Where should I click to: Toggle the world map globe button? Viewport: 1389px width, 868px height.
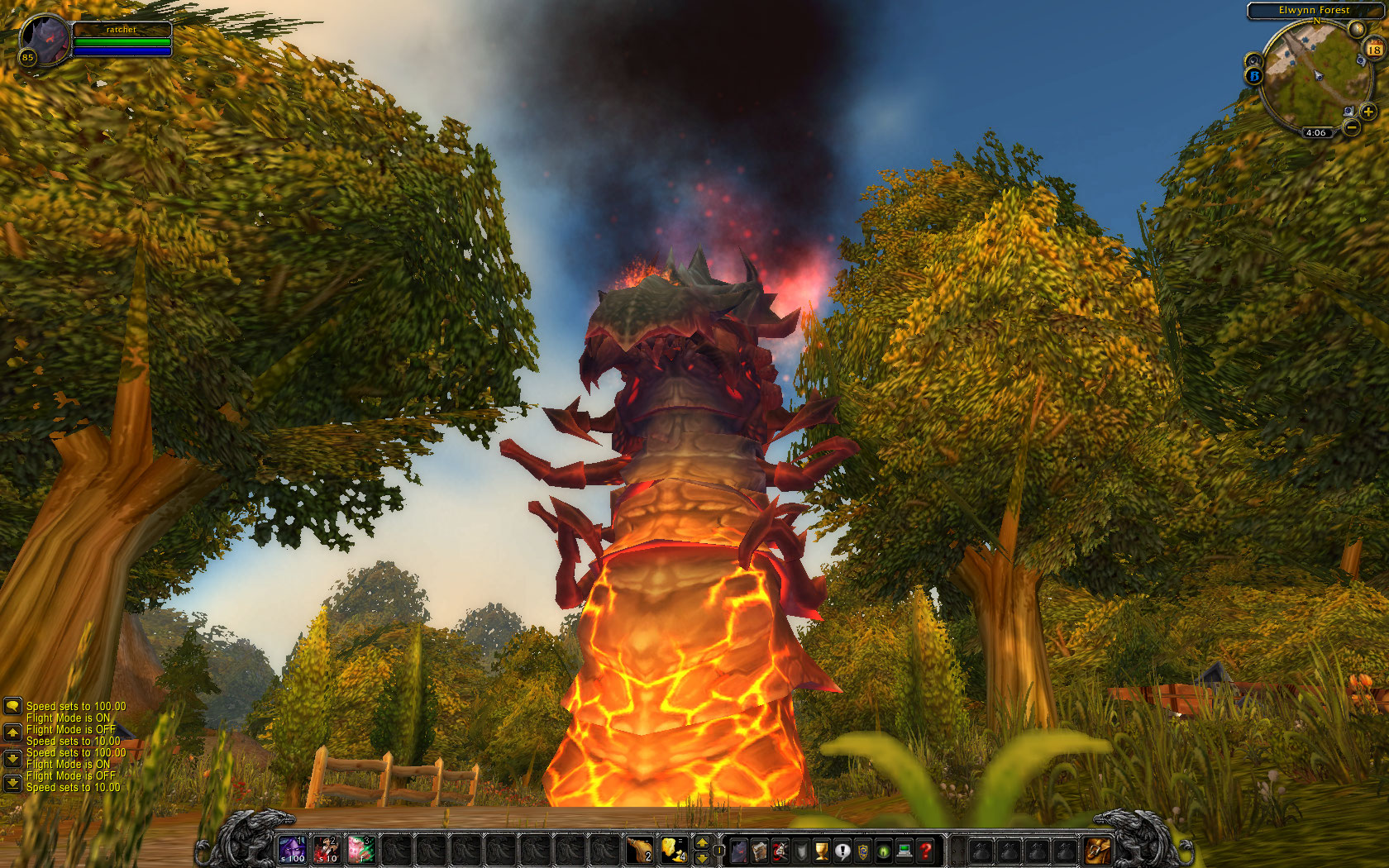coord(1356,29)
